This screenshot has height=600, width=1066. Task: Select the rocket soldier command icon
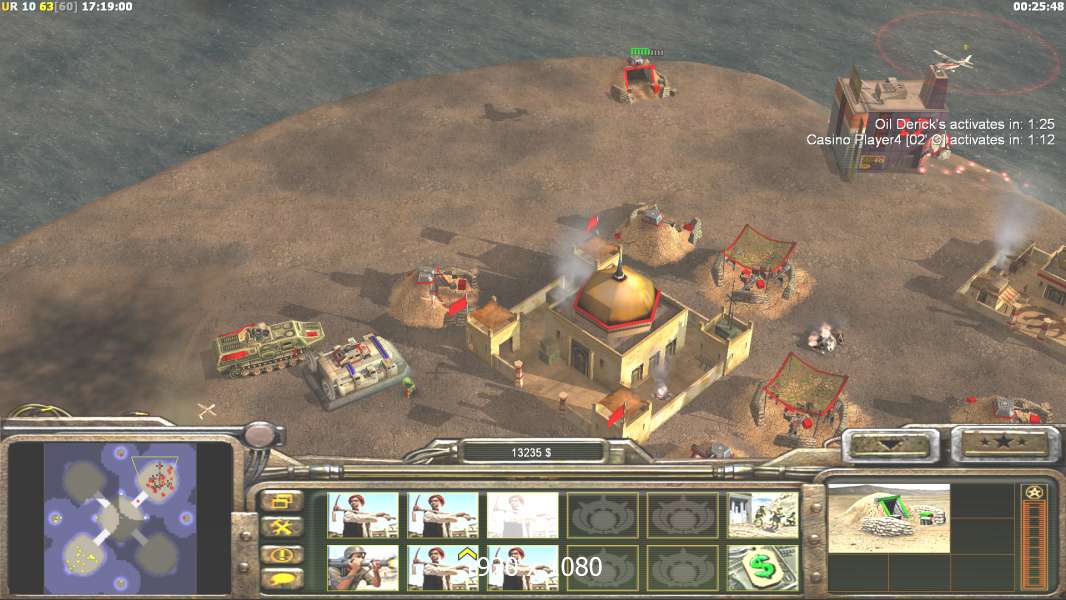[x=362, y=567]
